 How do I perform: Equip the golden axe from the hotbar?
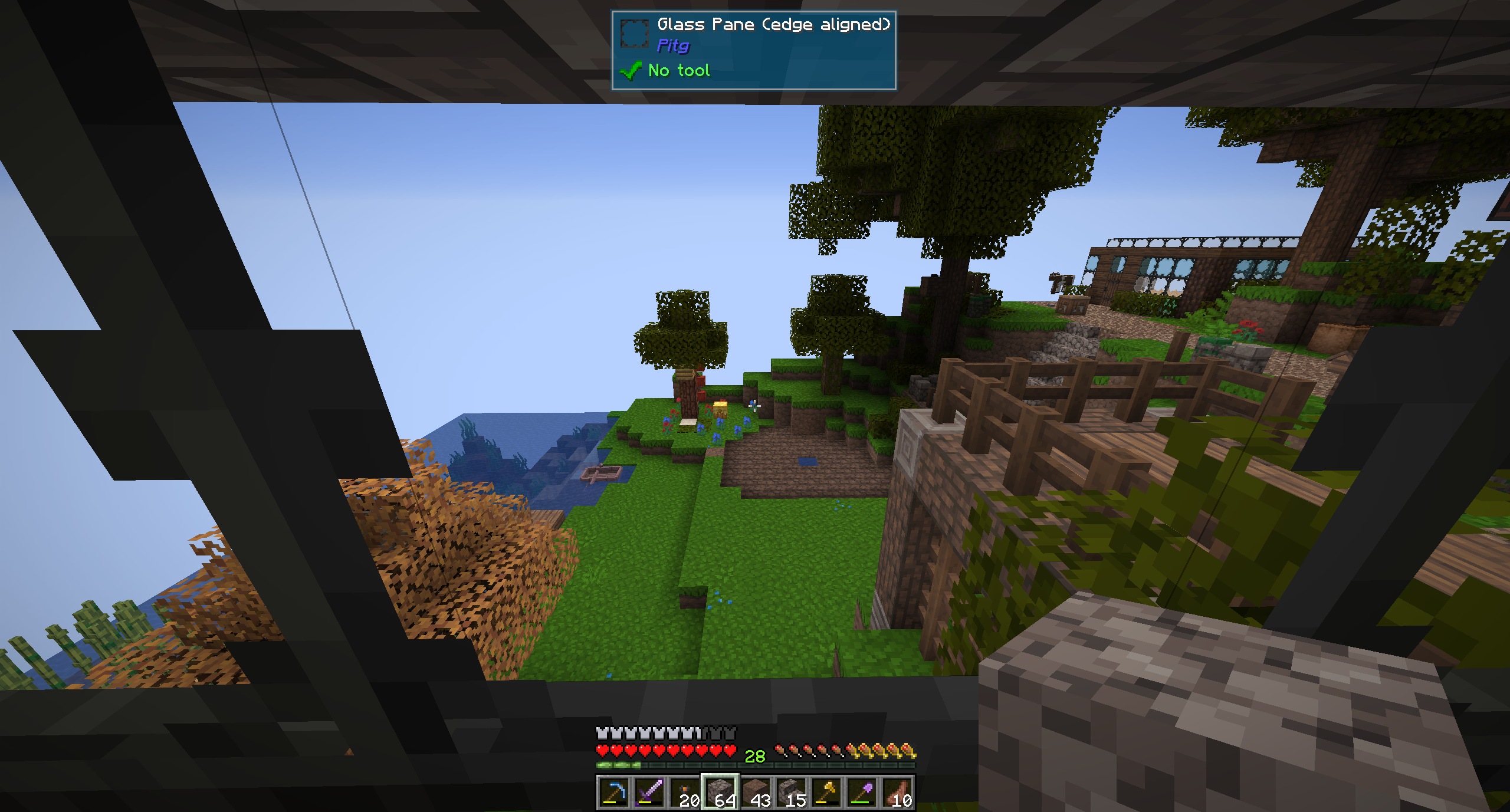826,792
